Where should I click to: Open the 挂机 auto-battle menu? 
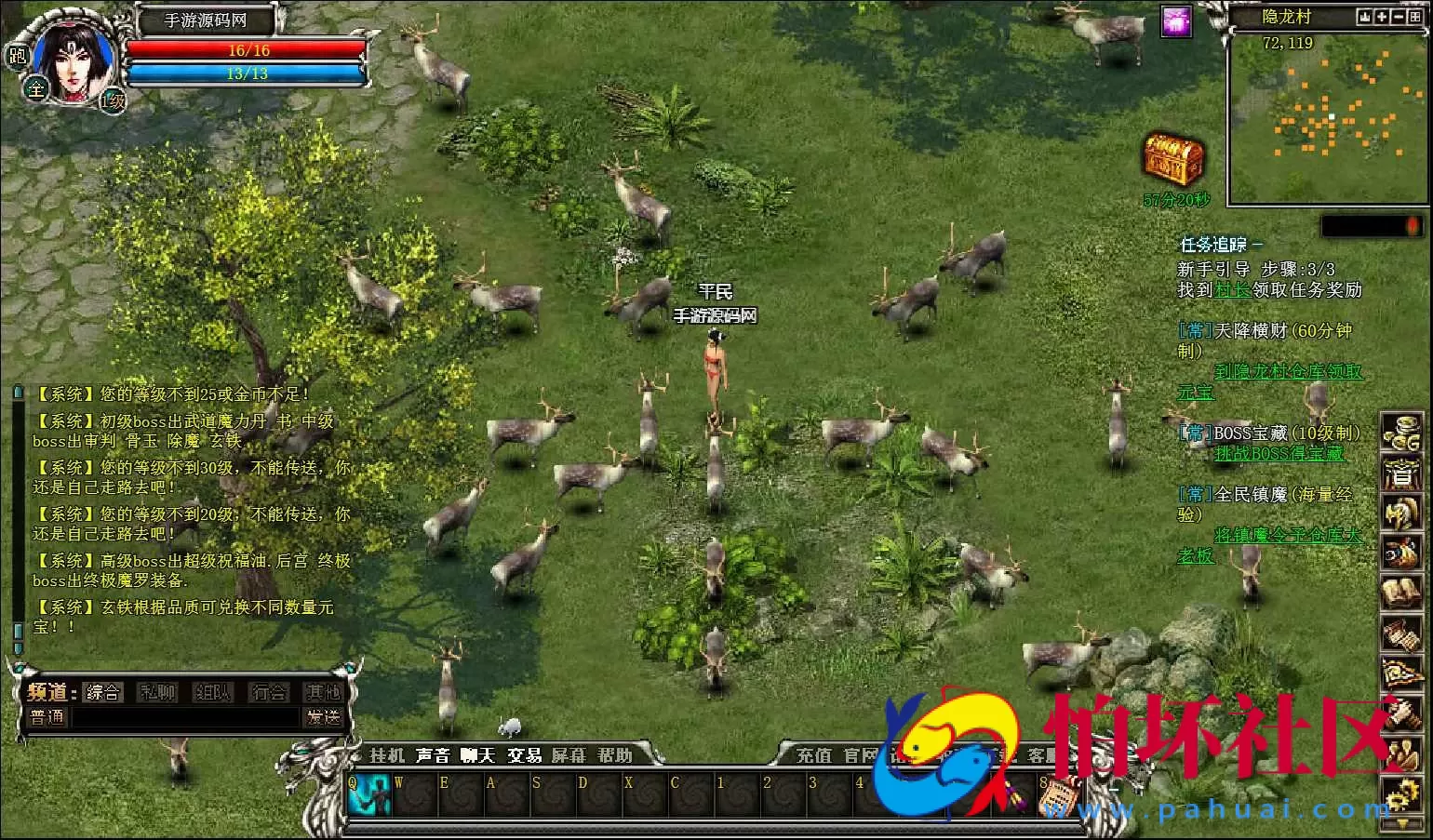pyautogui.click(x=387, y=755)
